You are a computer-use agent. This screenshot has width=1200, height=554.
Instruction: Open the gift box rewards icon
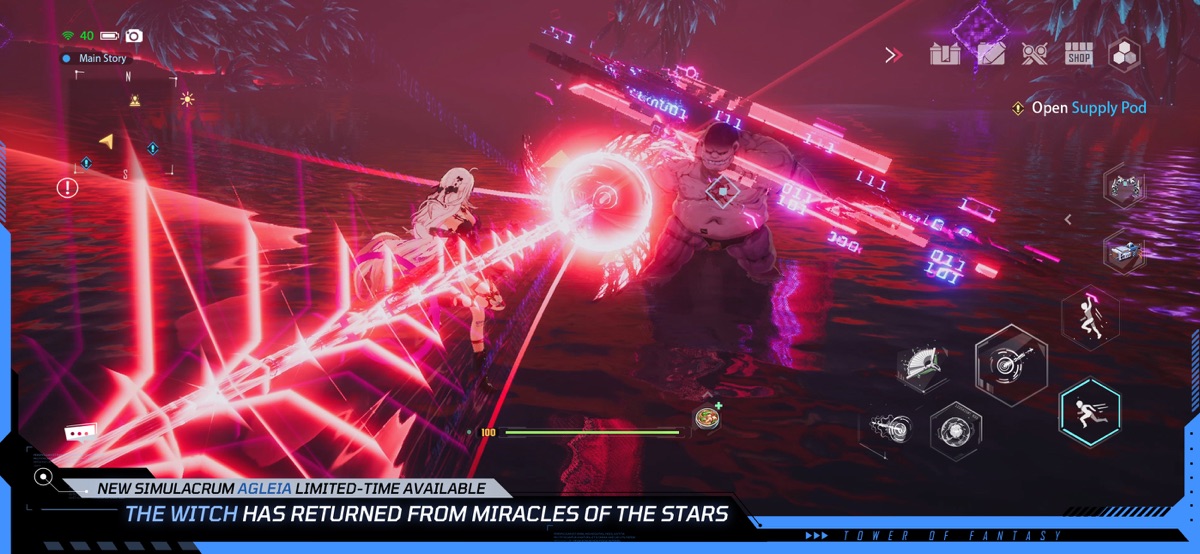[945, 54]
